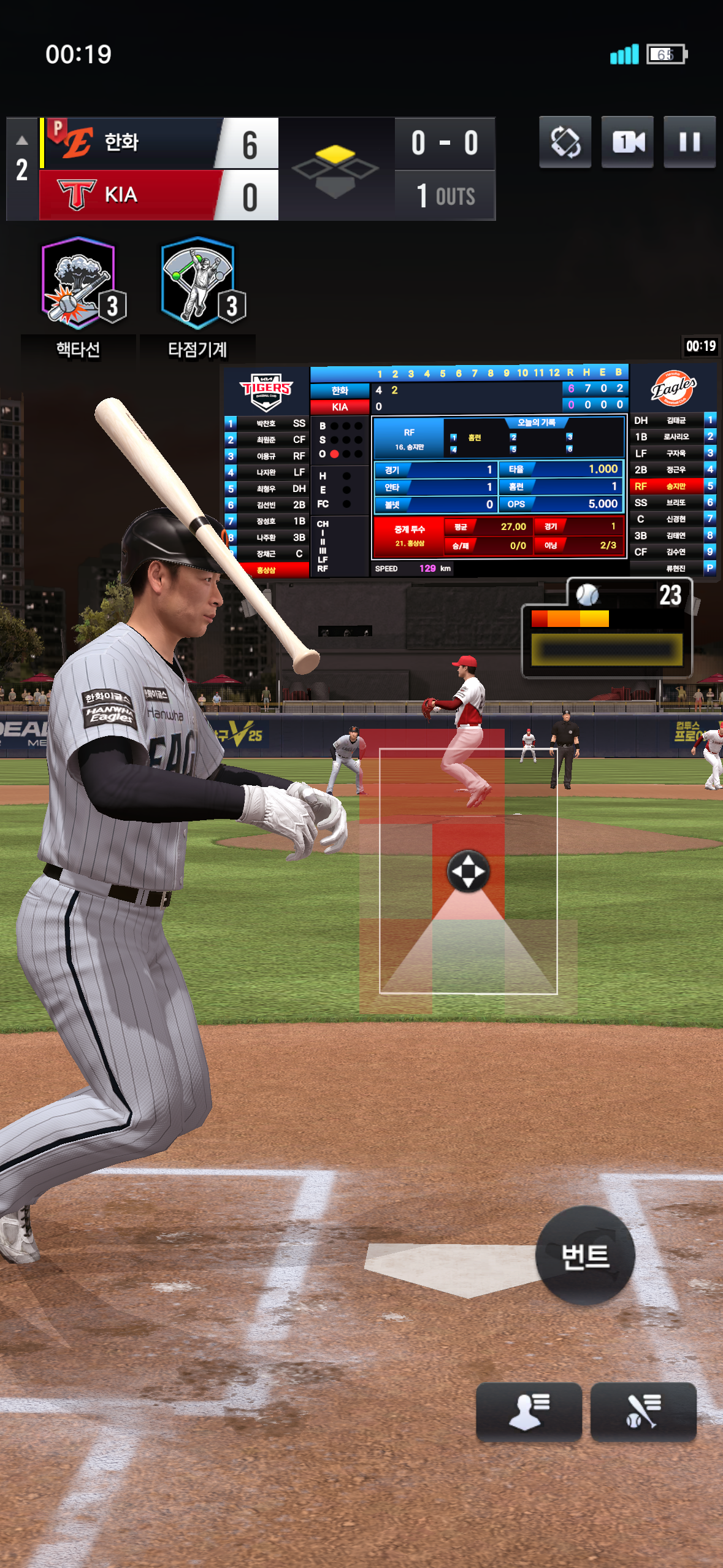Open the batting options list
The width and height of the screenshot is (723, 1568).
[x=643, y=1411]
